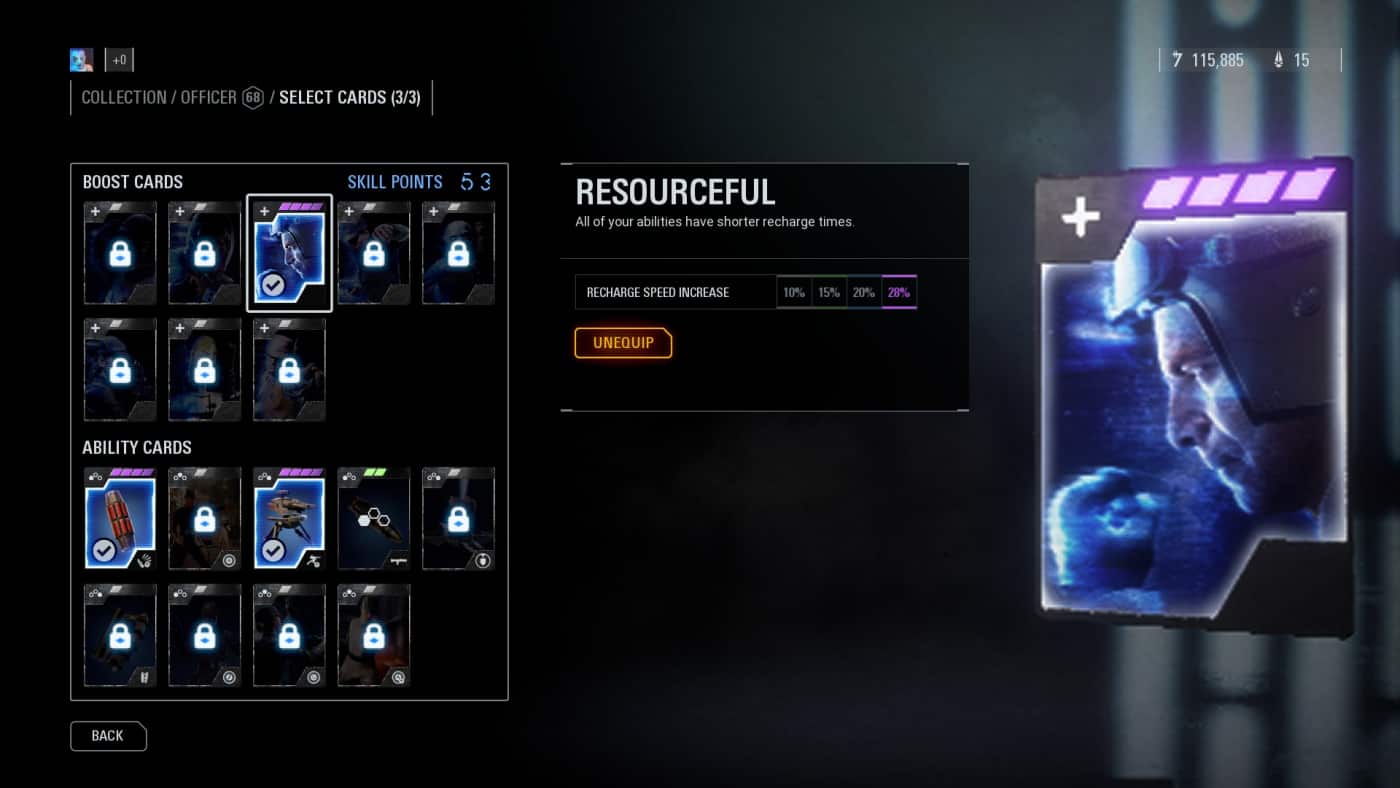
Task: Select the 10% recharge speed tier
Action: pyautogui.click(x=794, y=292)
